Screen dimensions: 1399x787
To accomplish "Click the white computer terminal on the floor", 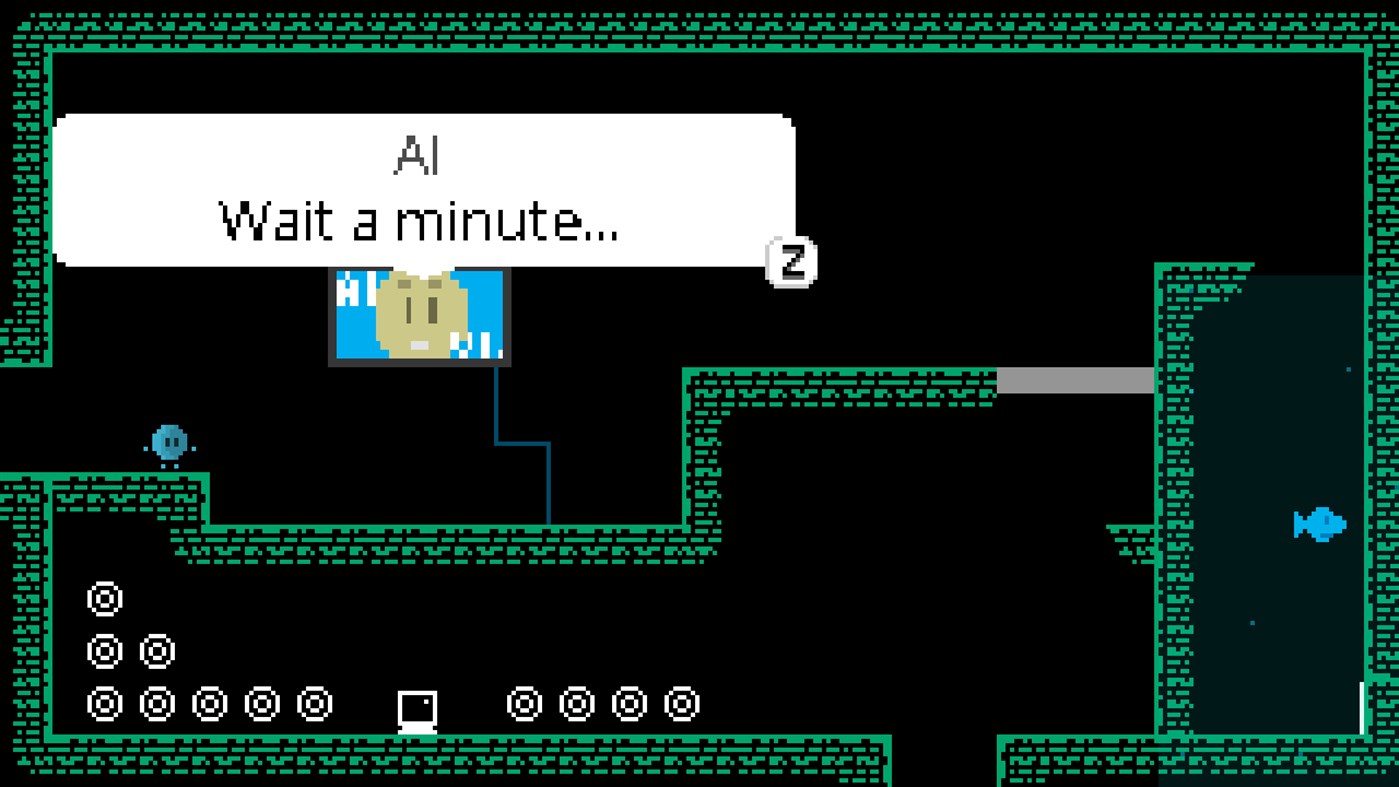I will [417, 710].
